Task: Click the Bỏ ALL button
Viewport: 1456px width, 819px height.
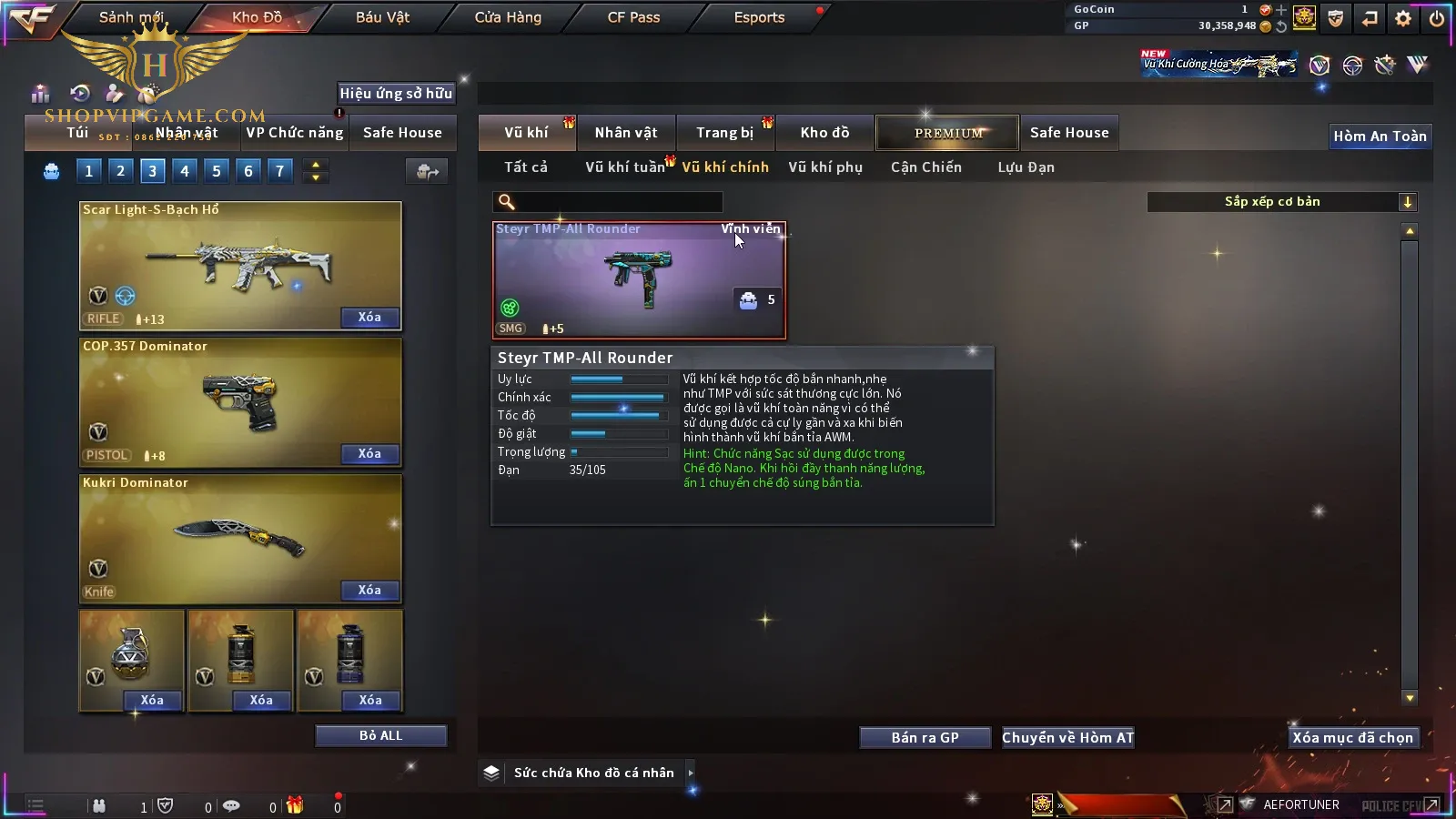Action: [380, 736]
